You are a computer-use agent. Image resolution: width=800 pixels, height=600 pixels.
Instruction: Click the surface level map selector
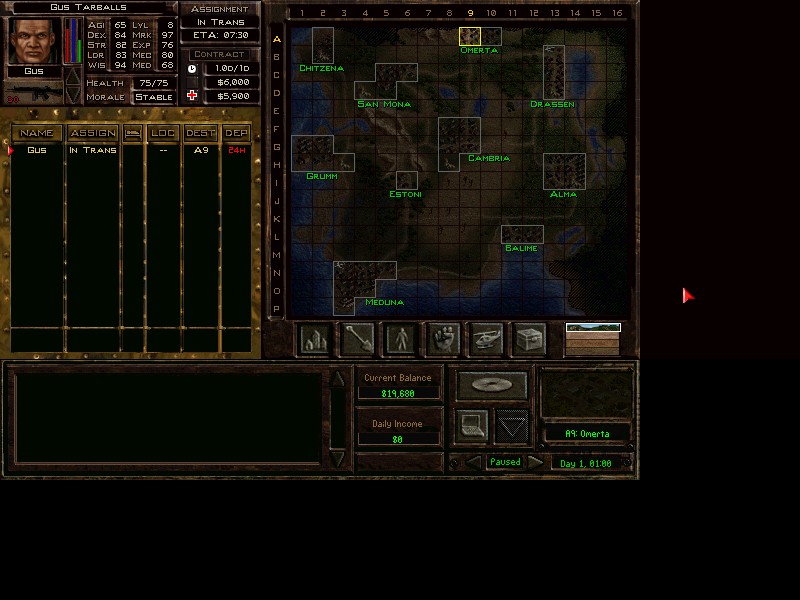tap(593, 328)
